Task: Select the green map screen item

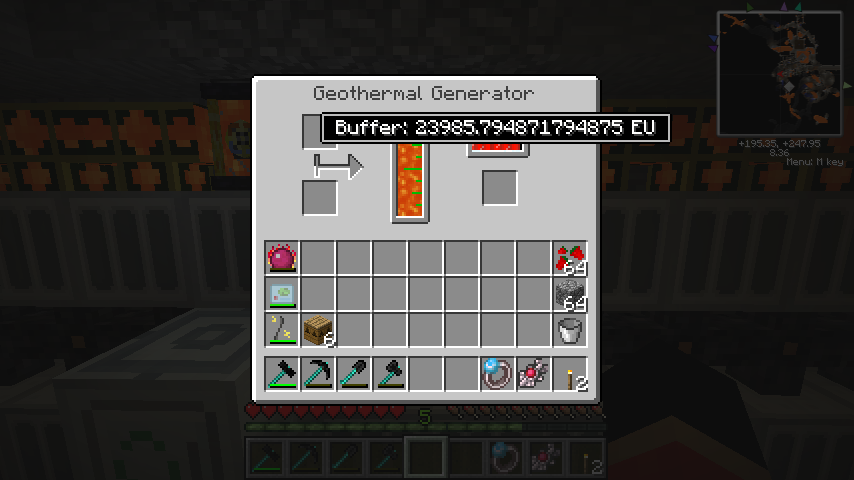Action: coord(282,295)
